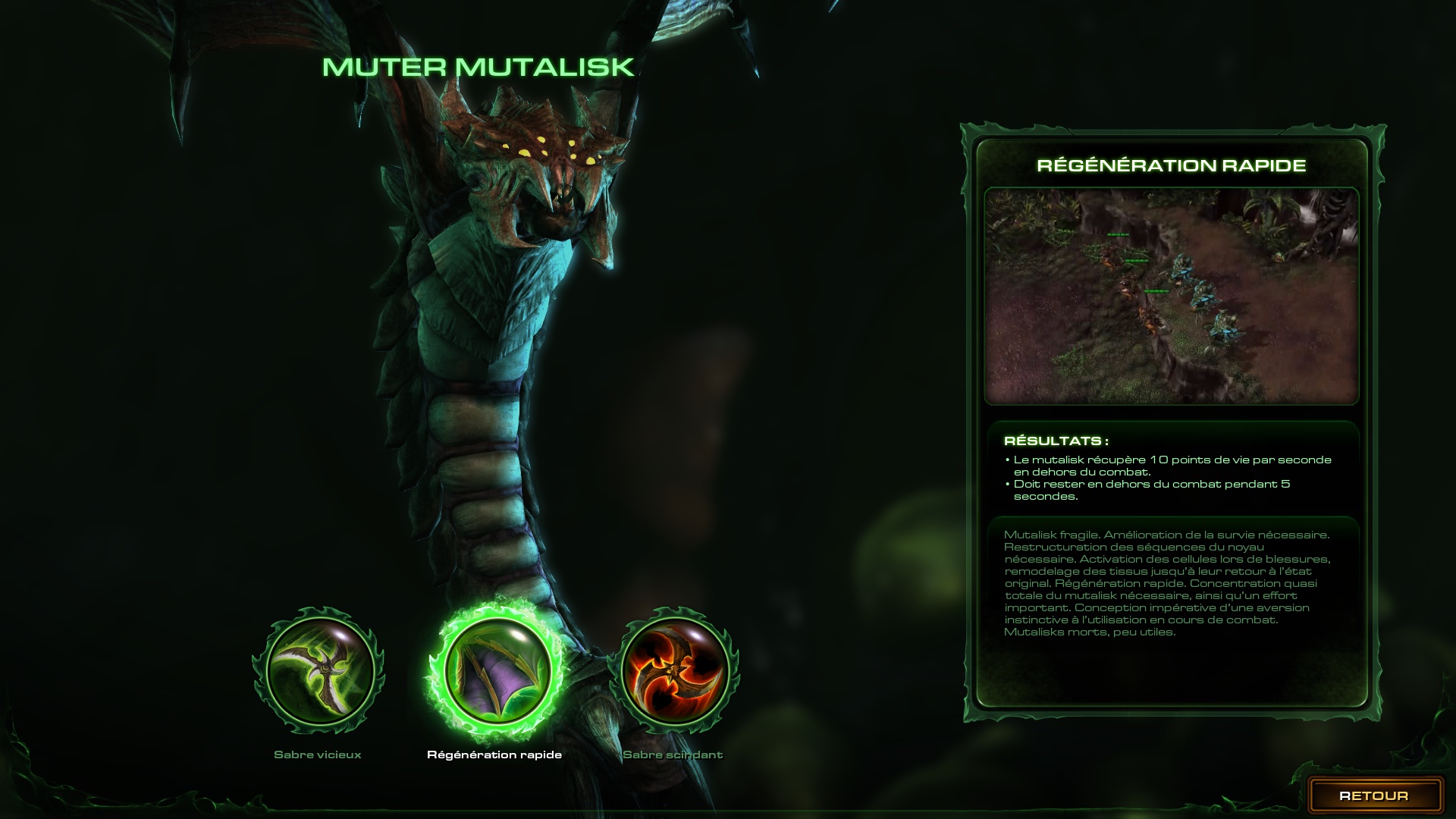
Task: Select the Sabre vicieux mutation icon
Action: 319,670
